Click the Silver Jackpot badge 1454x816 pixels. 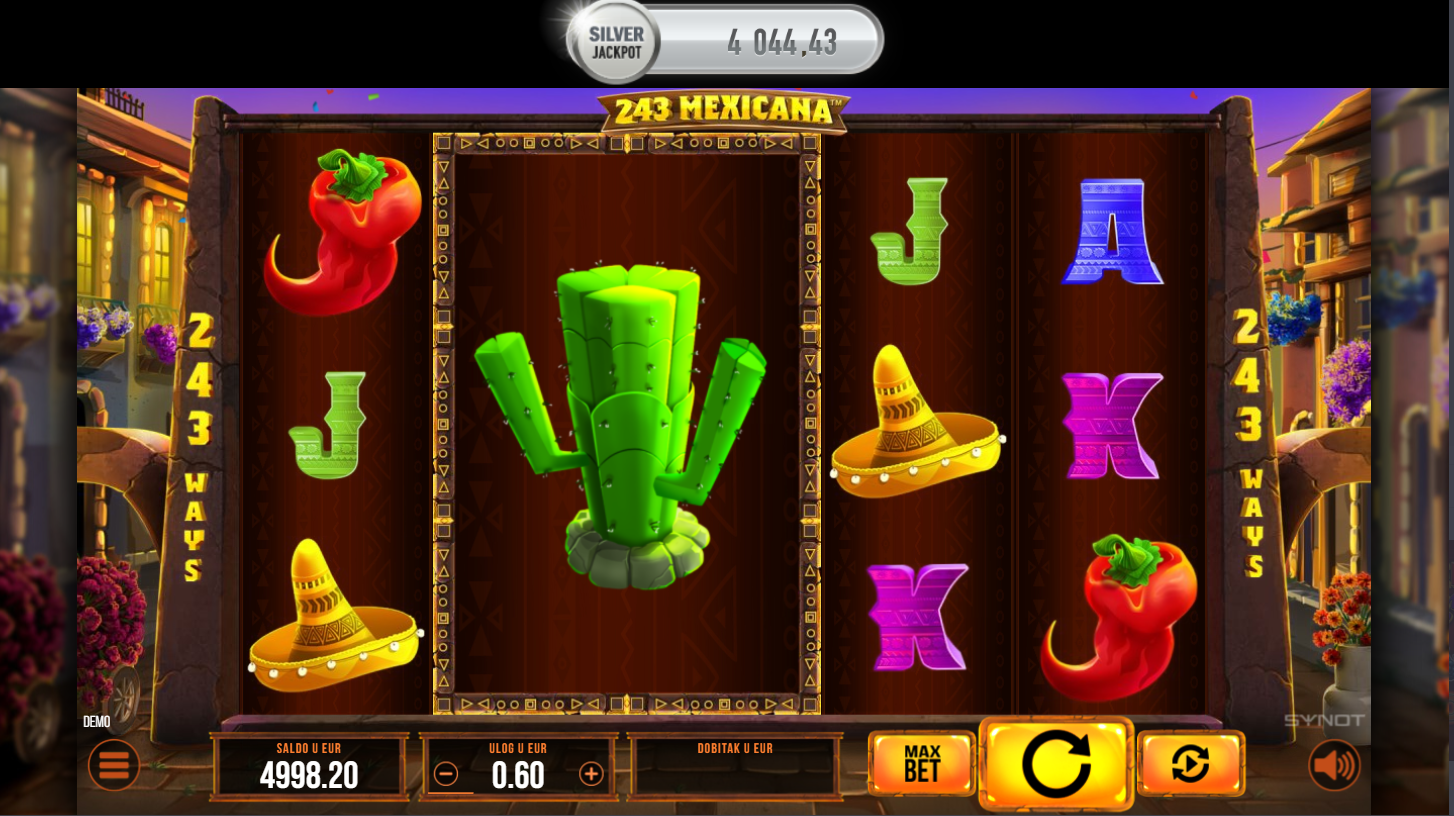pyautogui.click(x=616, y=42)
